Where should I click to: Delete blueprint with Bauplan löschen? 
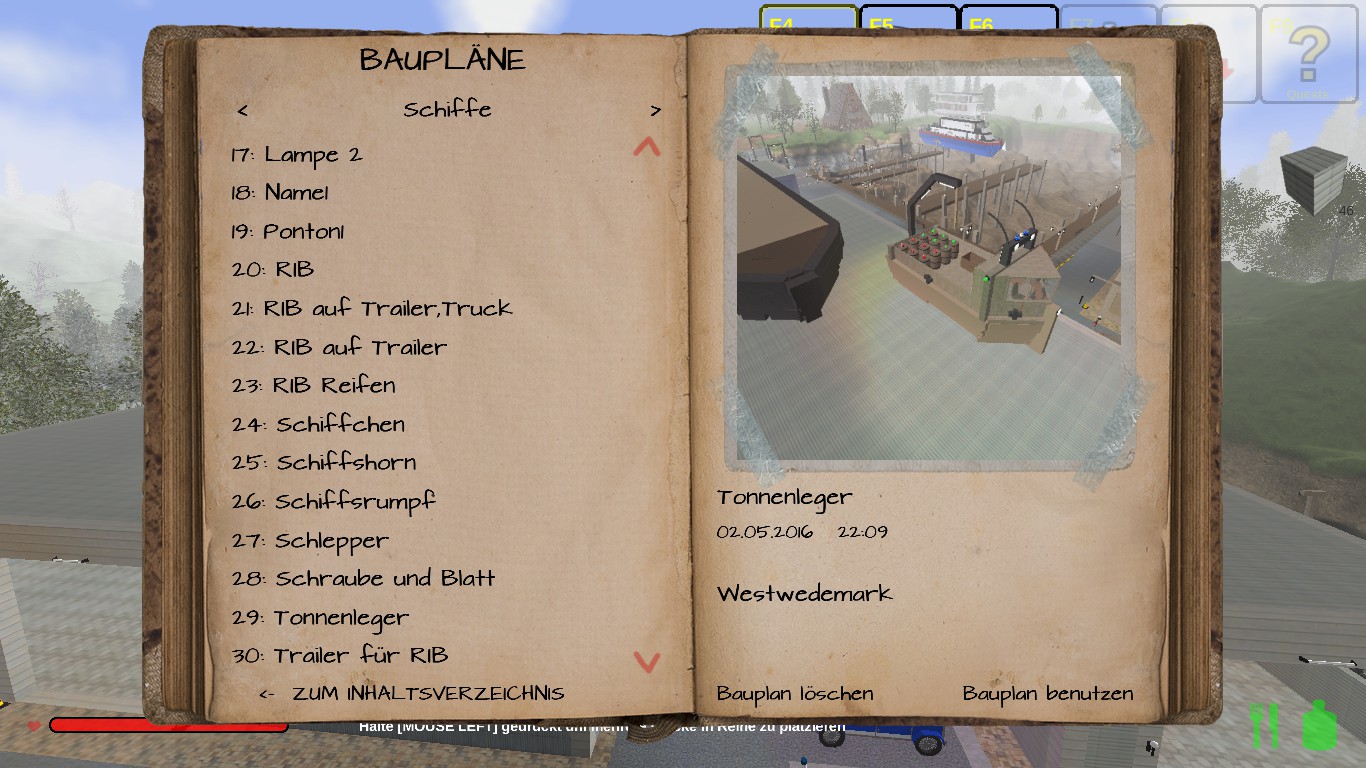[x=795, y=694]
